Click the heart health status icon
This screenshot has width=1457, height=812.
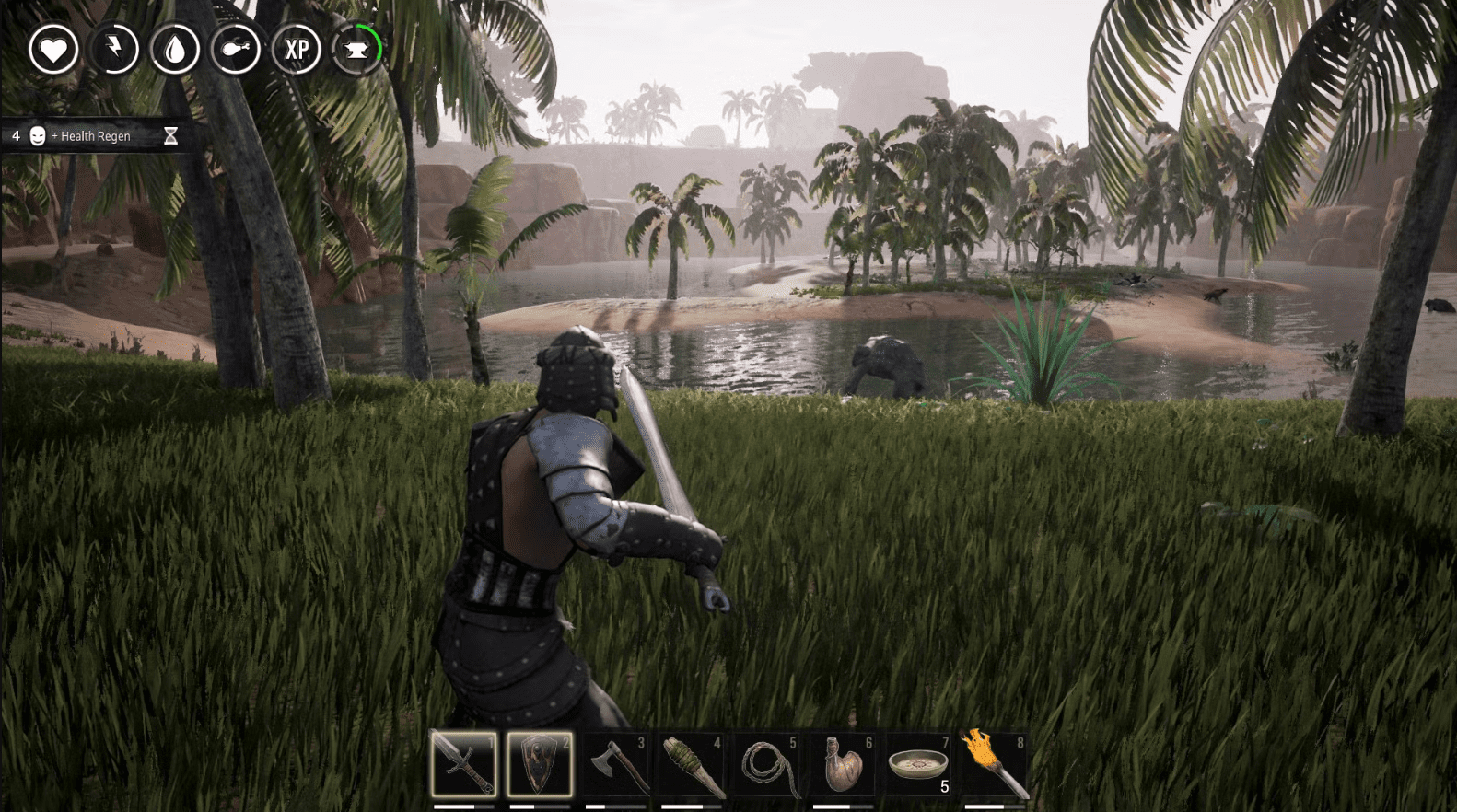[53, 50]
